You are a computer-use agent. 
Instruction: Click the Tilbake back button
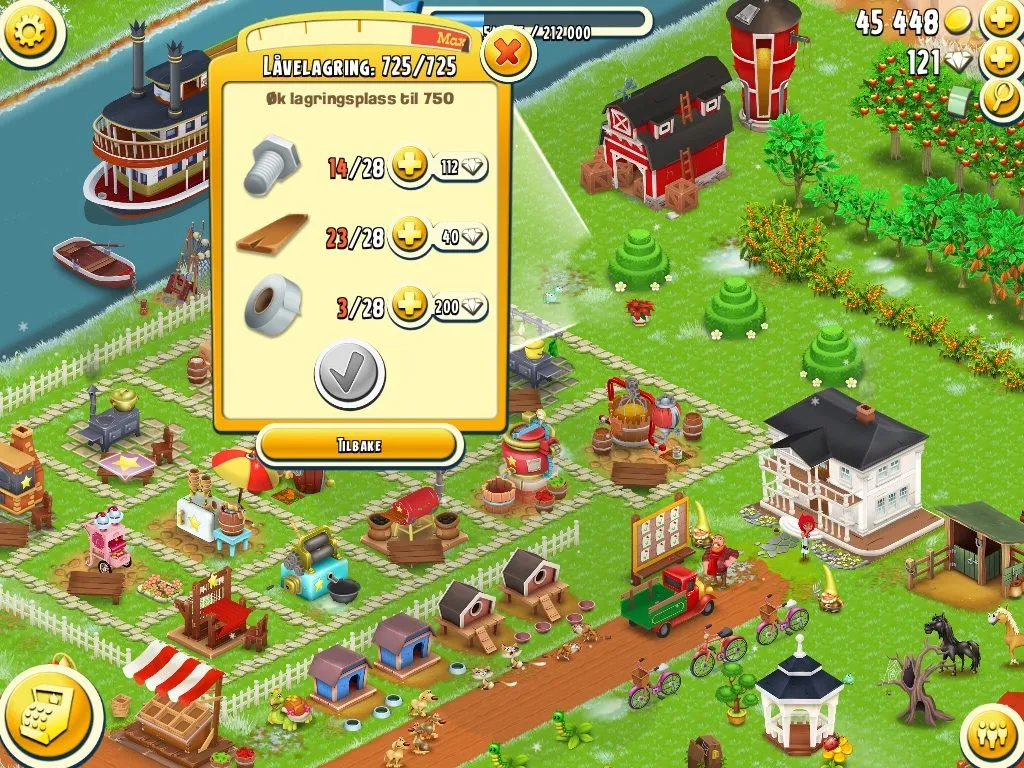click(359, 445)
